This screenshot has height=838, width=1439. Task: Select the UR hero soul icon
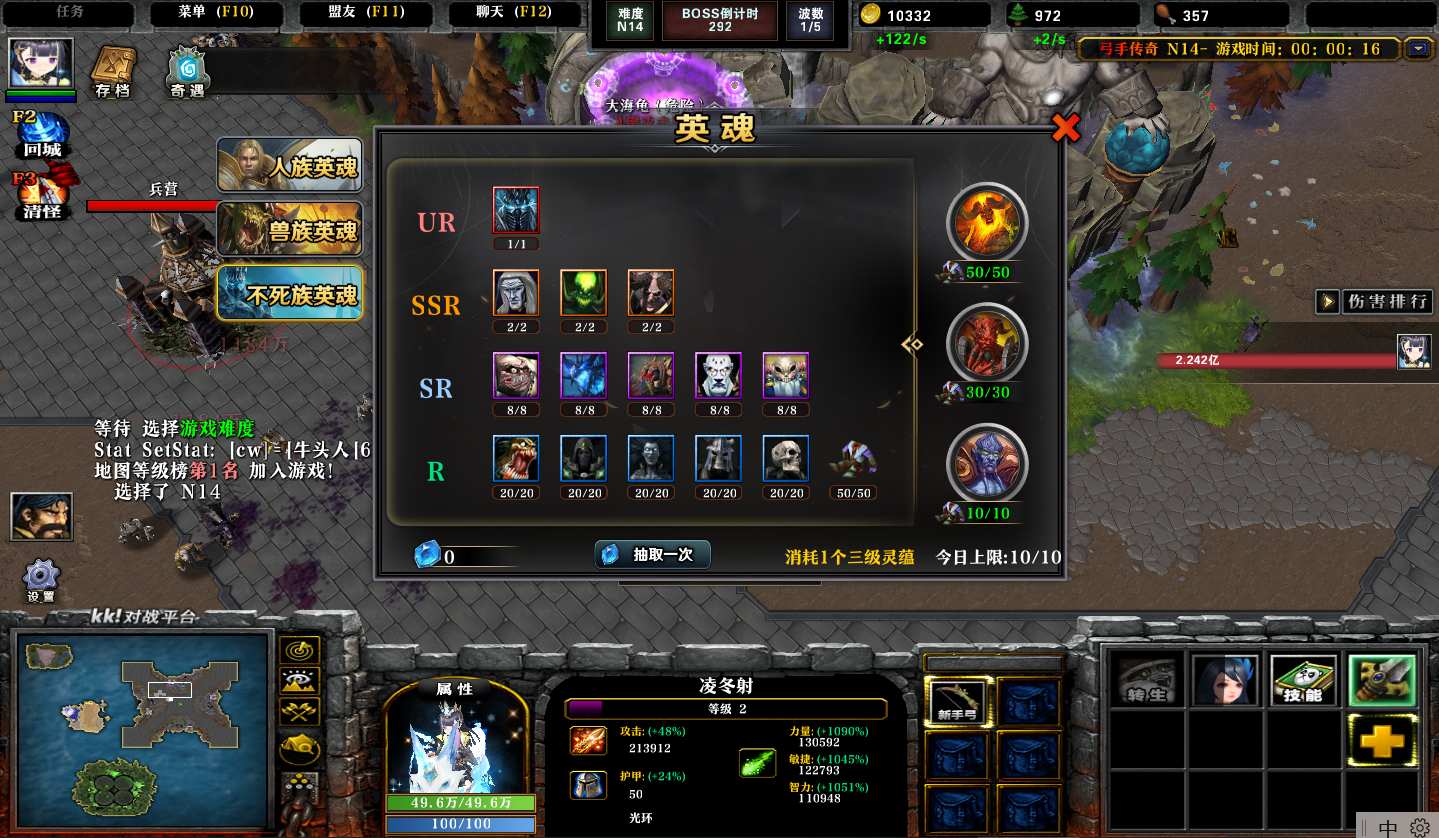point(516,211)
